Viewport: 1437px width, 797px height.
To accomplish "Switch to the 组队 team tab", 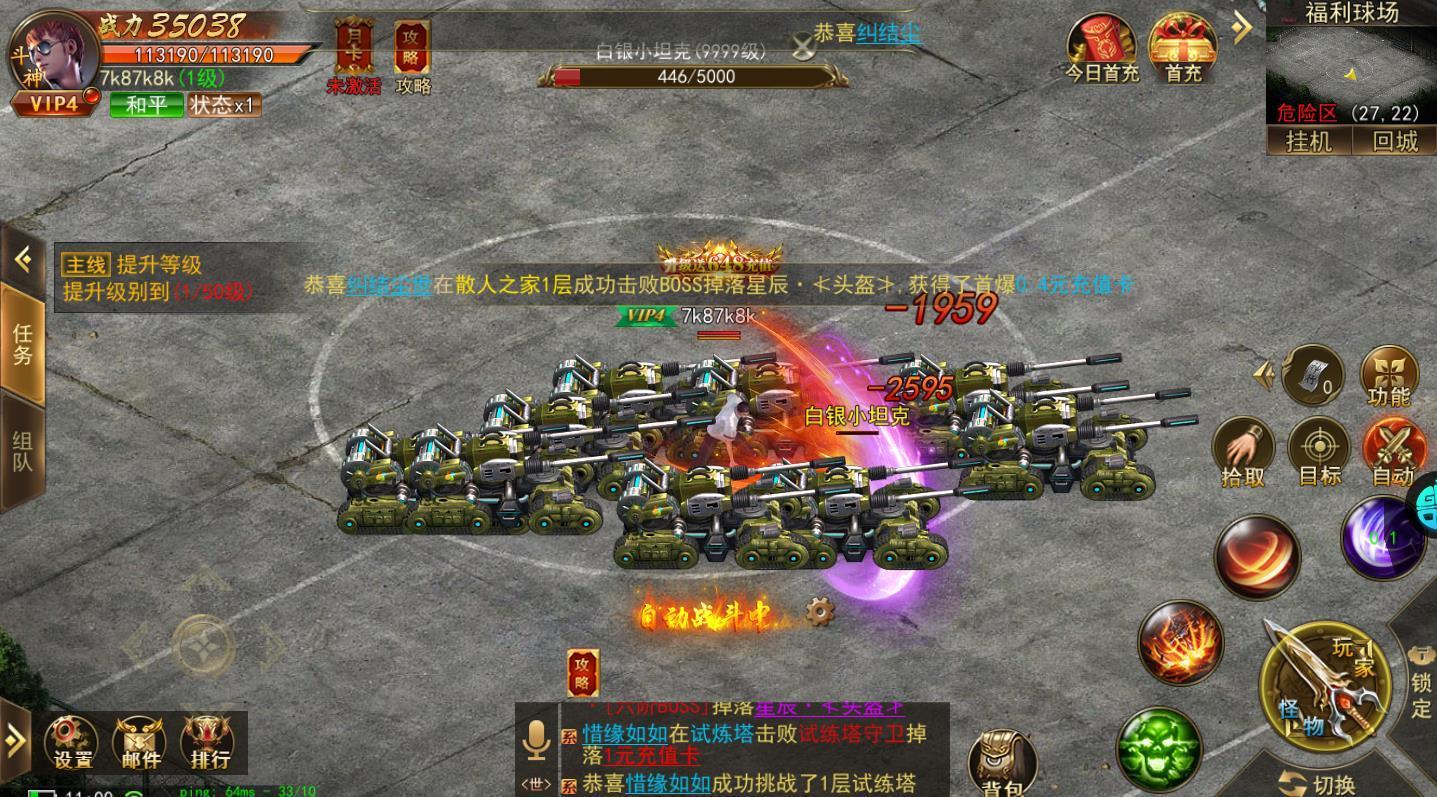I will pyautogui.click(x=22, y=451).
